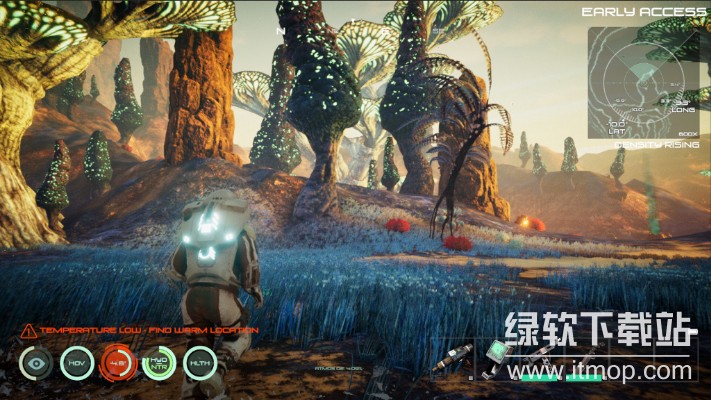
Task: Click the HLTH health gauge icon
Action: pyautogui.click(x=199, y=362)
